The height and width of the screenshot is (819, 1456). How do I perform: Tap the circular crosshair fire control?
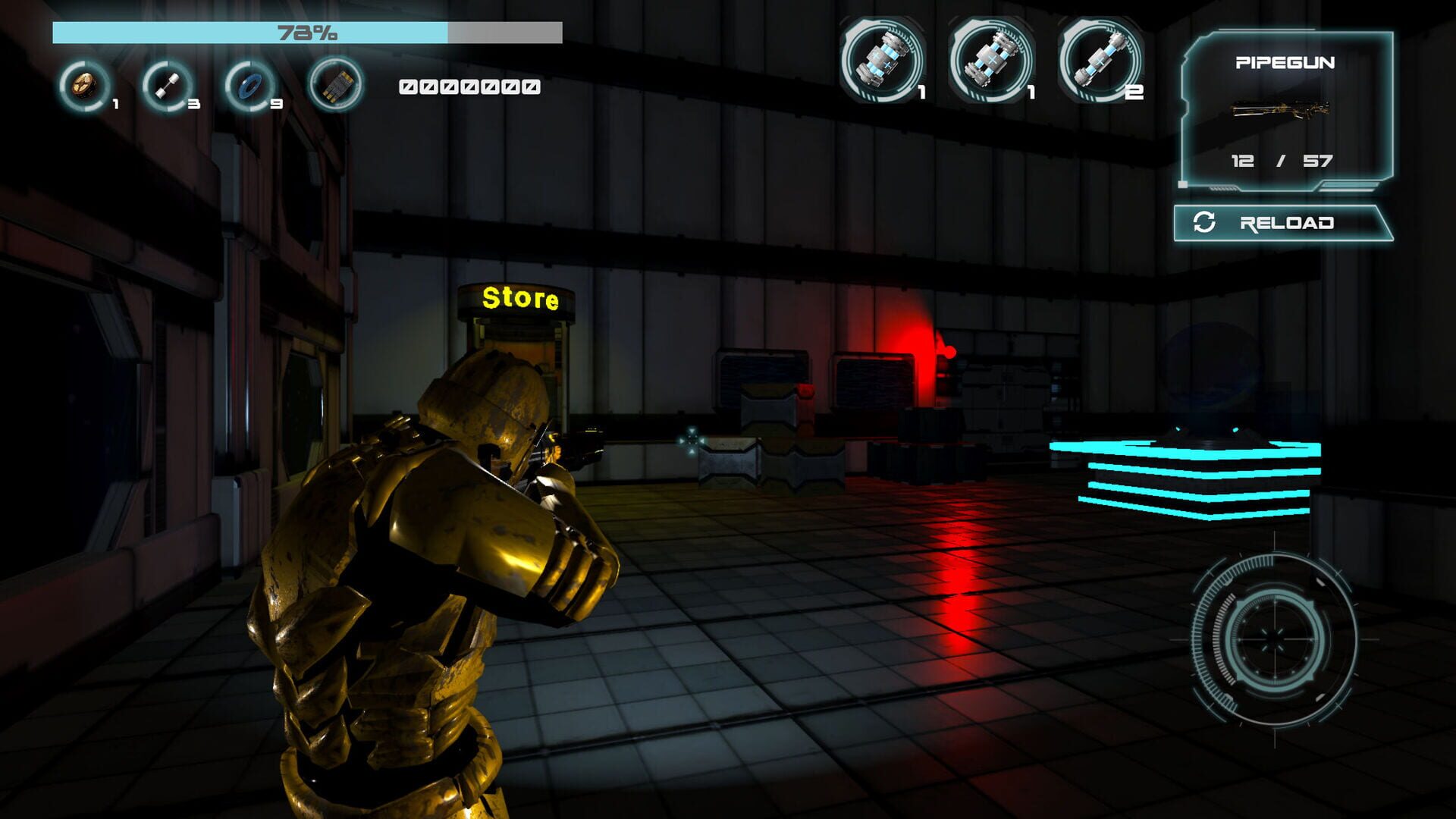click(1274, 639)
